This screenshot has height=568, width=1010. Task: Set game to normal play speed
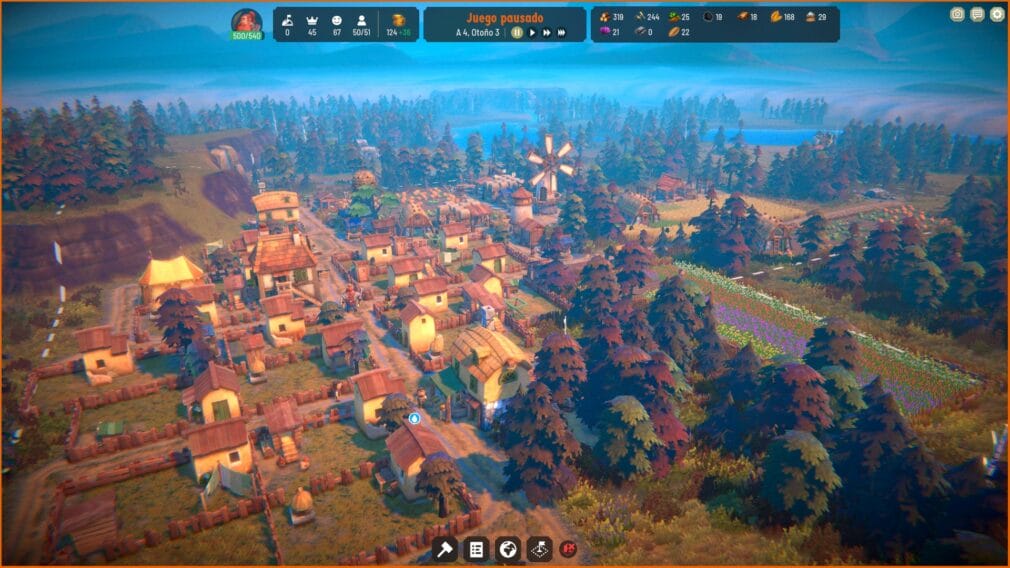(x=532, y=32)
